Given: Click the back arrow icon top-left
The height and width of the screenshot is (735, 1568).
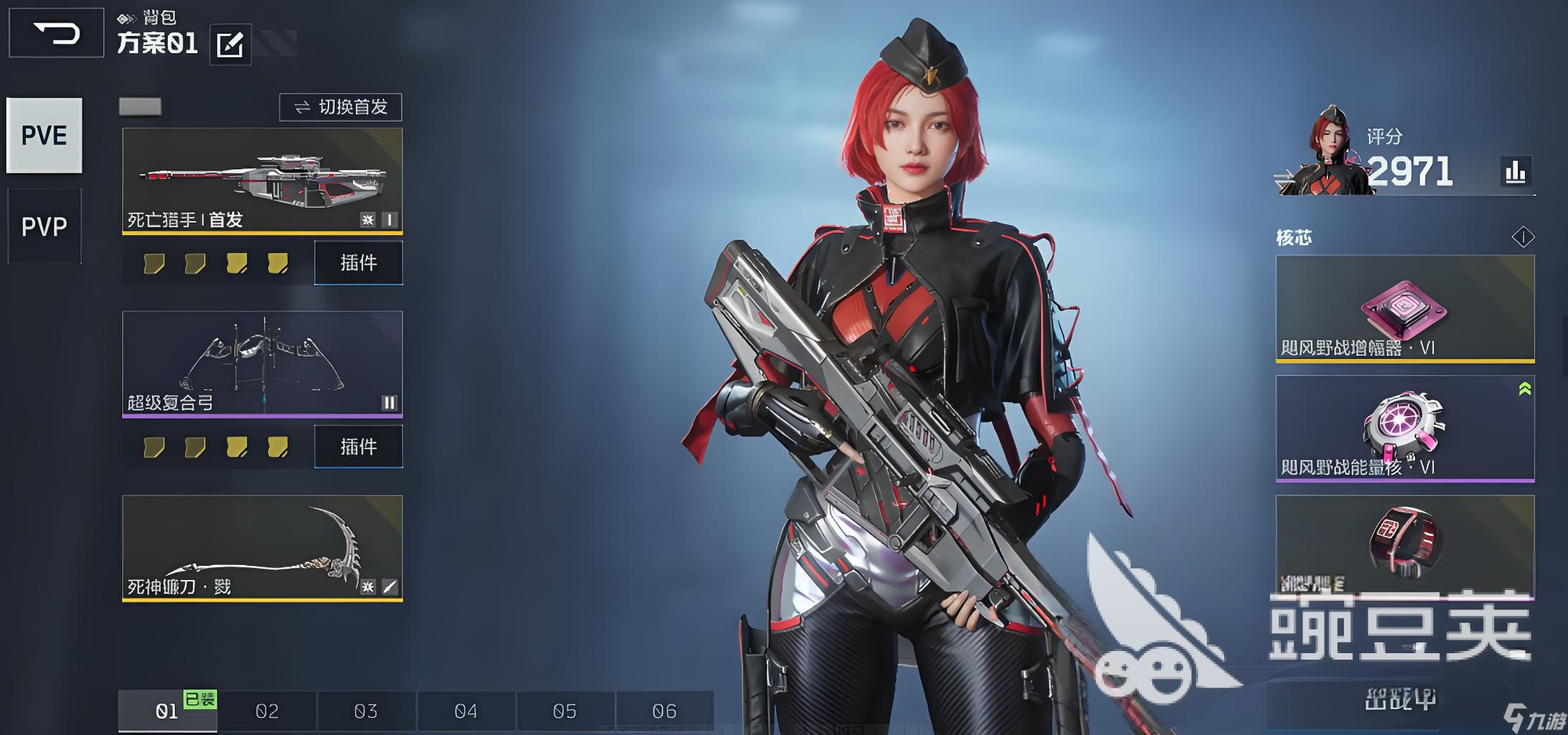Looking at the screenshot, I should point(55,32).
